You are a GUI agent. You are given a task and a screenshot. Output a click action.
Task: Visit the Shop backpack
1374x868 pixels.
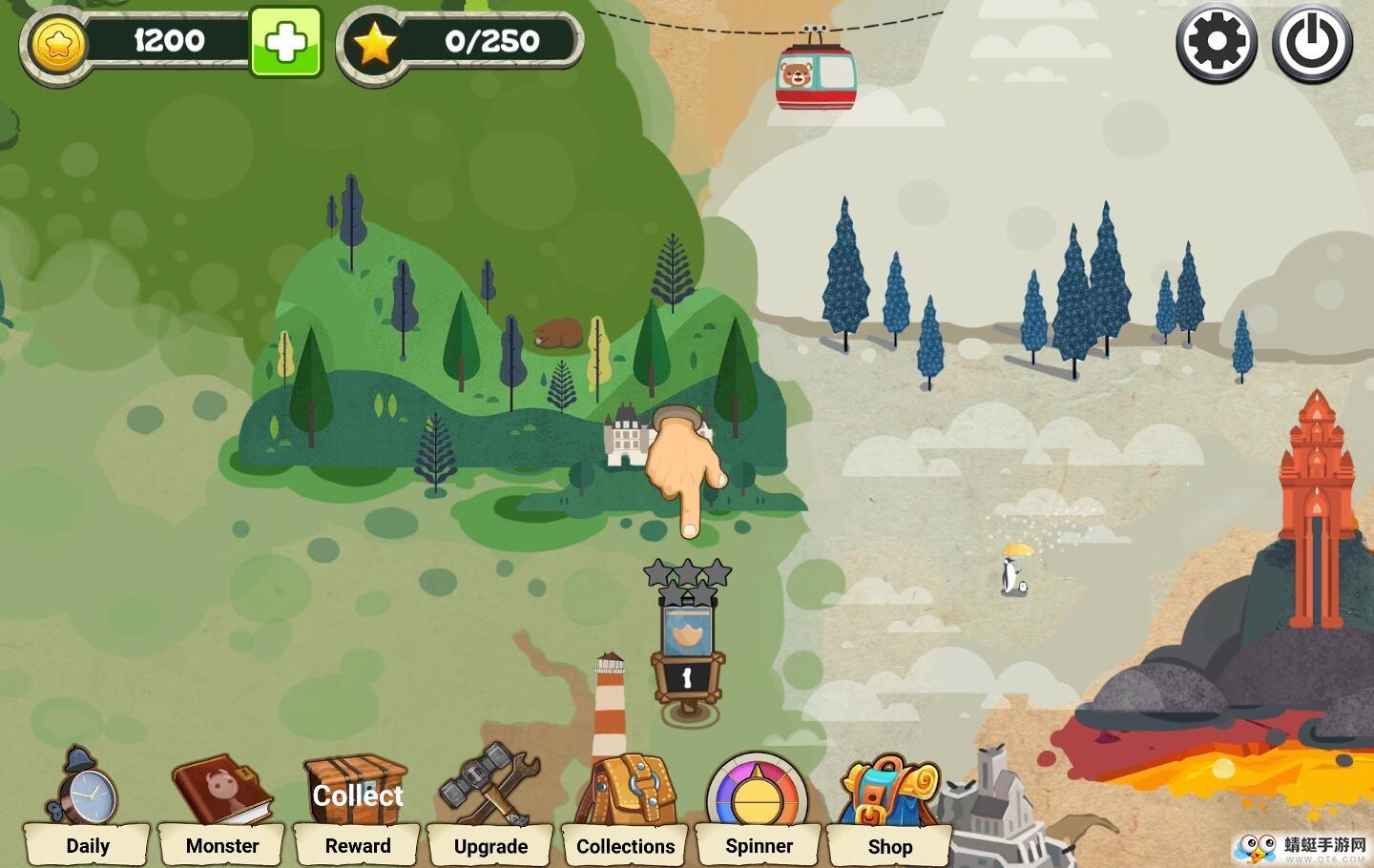click(889, 807)
